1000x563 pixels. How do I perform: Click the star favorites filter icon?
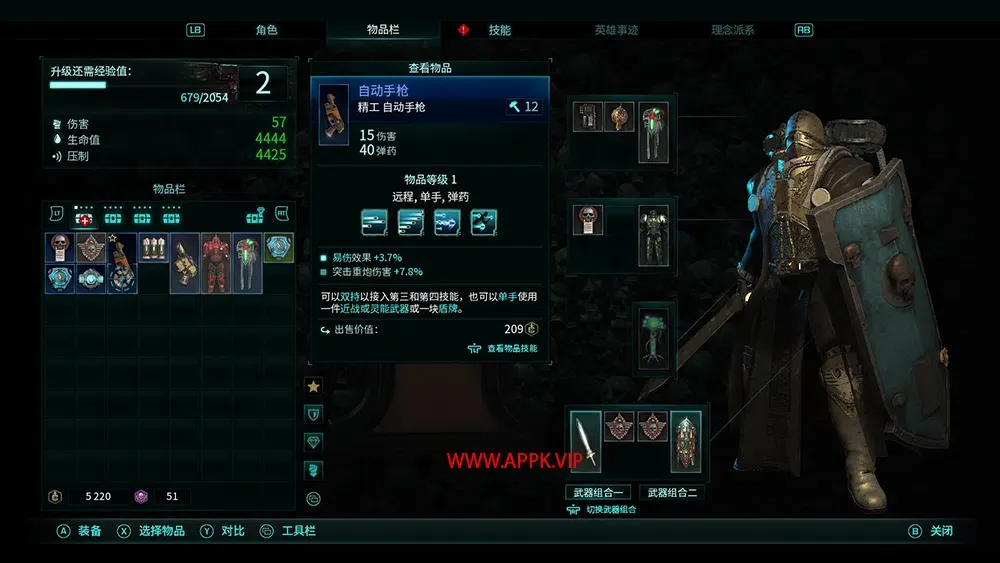(x=313, y=385)
